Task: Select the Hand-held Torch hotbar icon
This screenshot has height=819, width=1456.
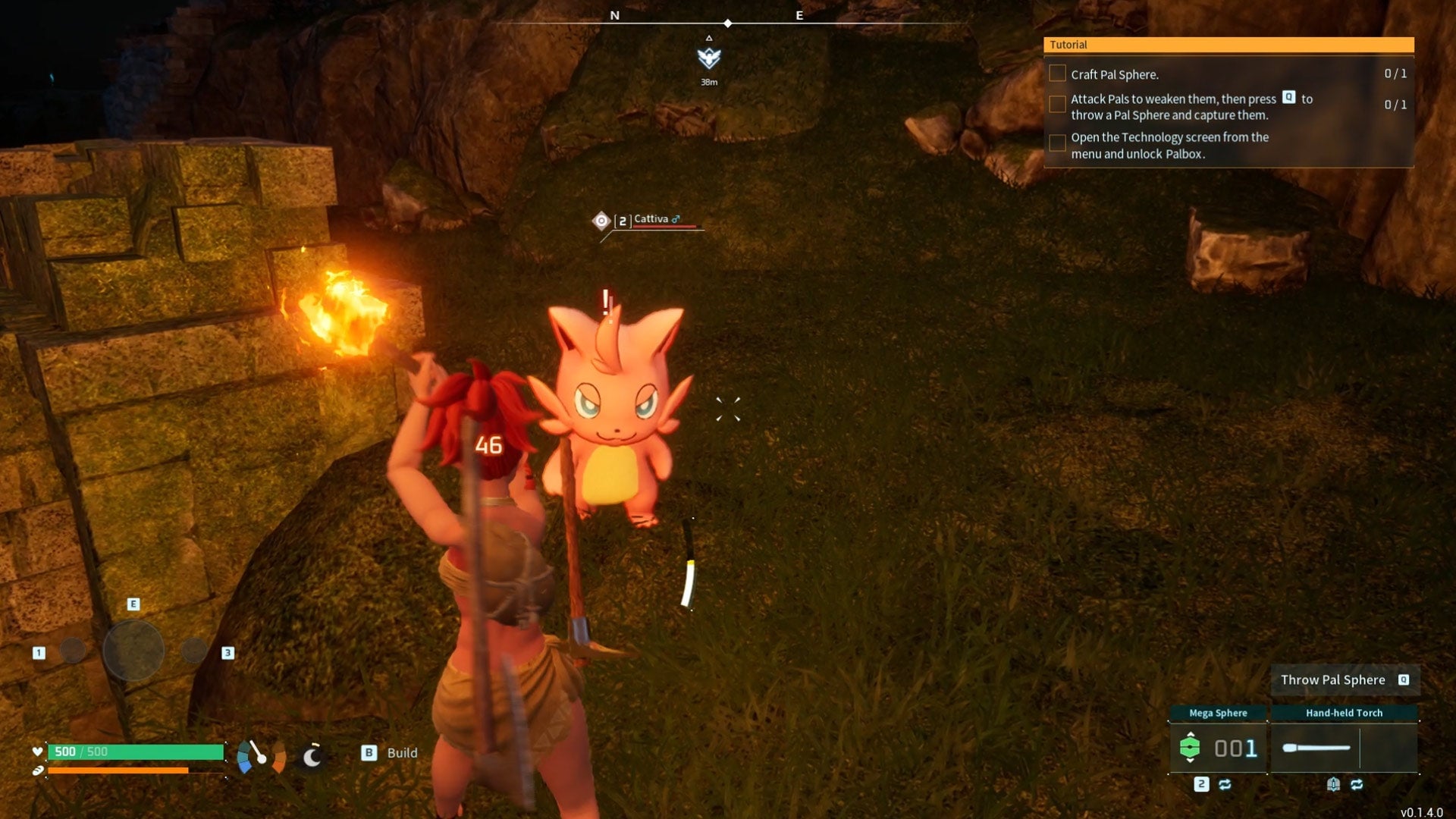Action: (1316, 747)
